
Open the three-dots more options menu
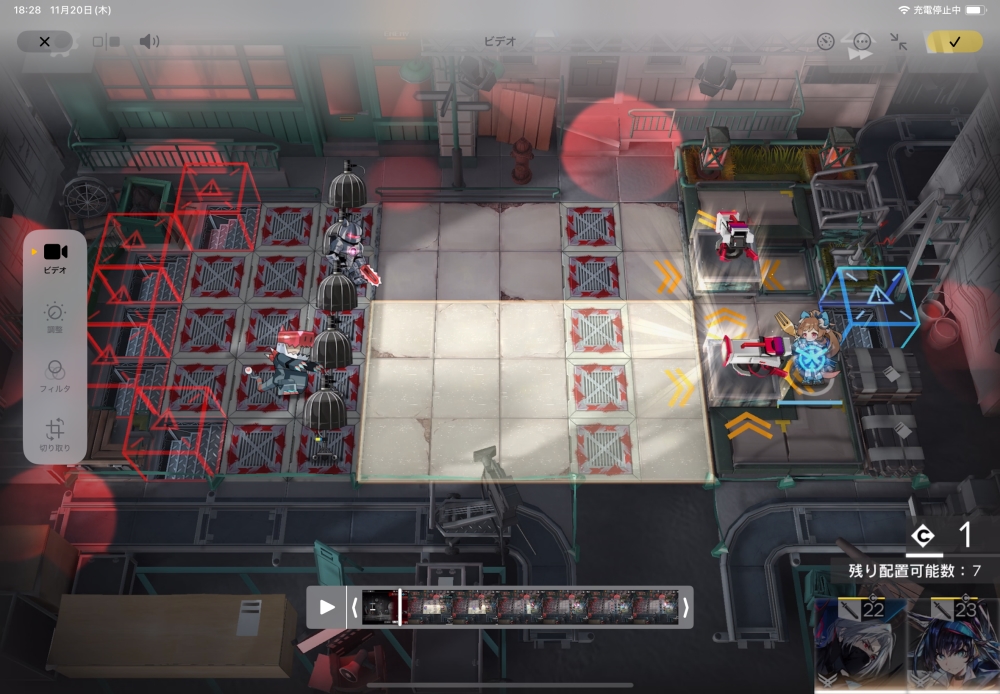click(x=862, y=42)
